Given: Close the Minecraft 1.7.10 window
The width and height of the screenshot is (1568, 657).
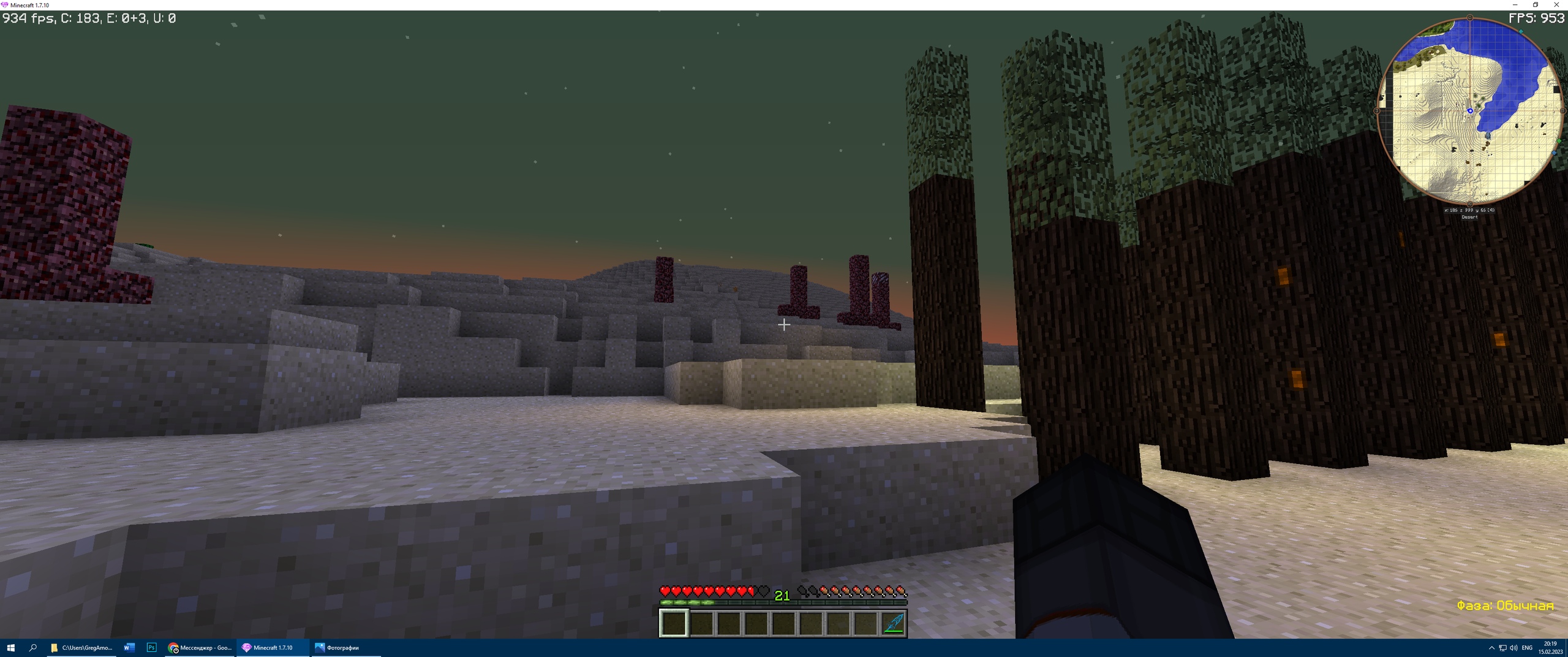Looking at the screenshot, I should (x=1556, y=5).
